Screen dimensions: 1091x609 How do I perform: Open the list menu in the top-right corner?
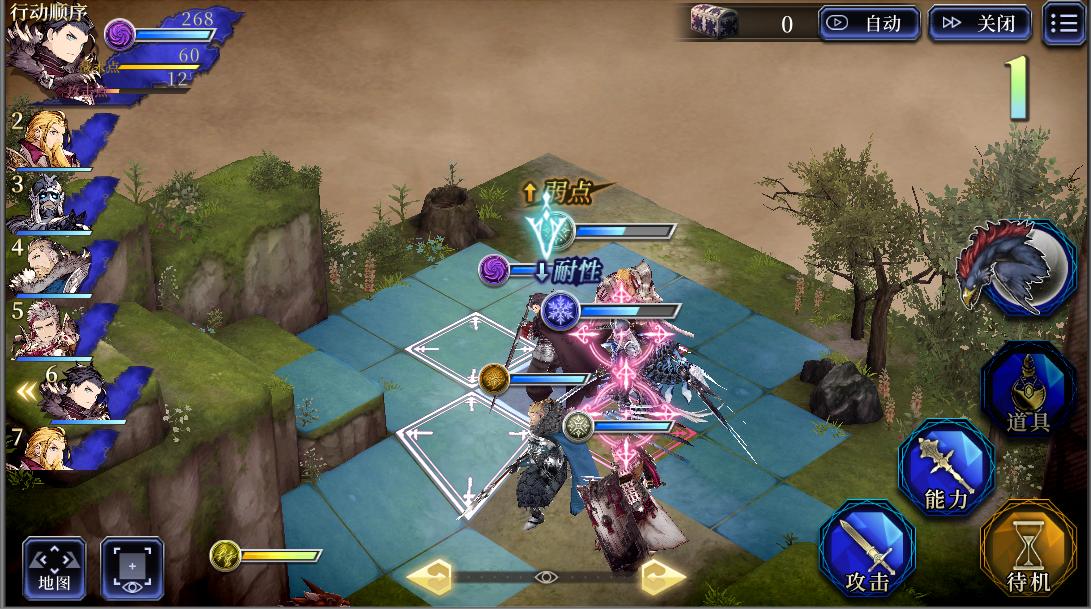coord(1063,23)
